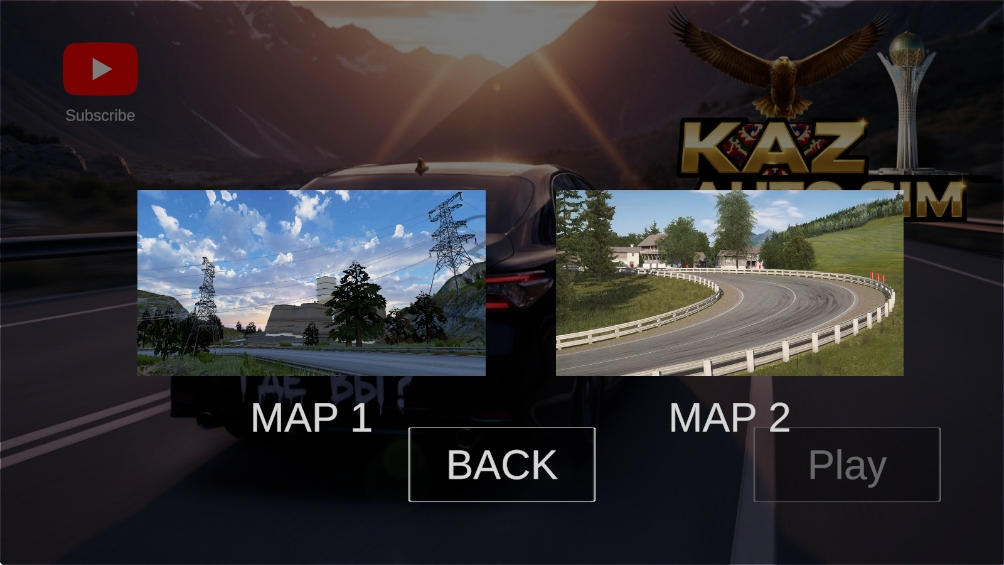Choose the Map 2 curved racetrack thumbnail
The image size is (1004, 565).
point(729,283)
